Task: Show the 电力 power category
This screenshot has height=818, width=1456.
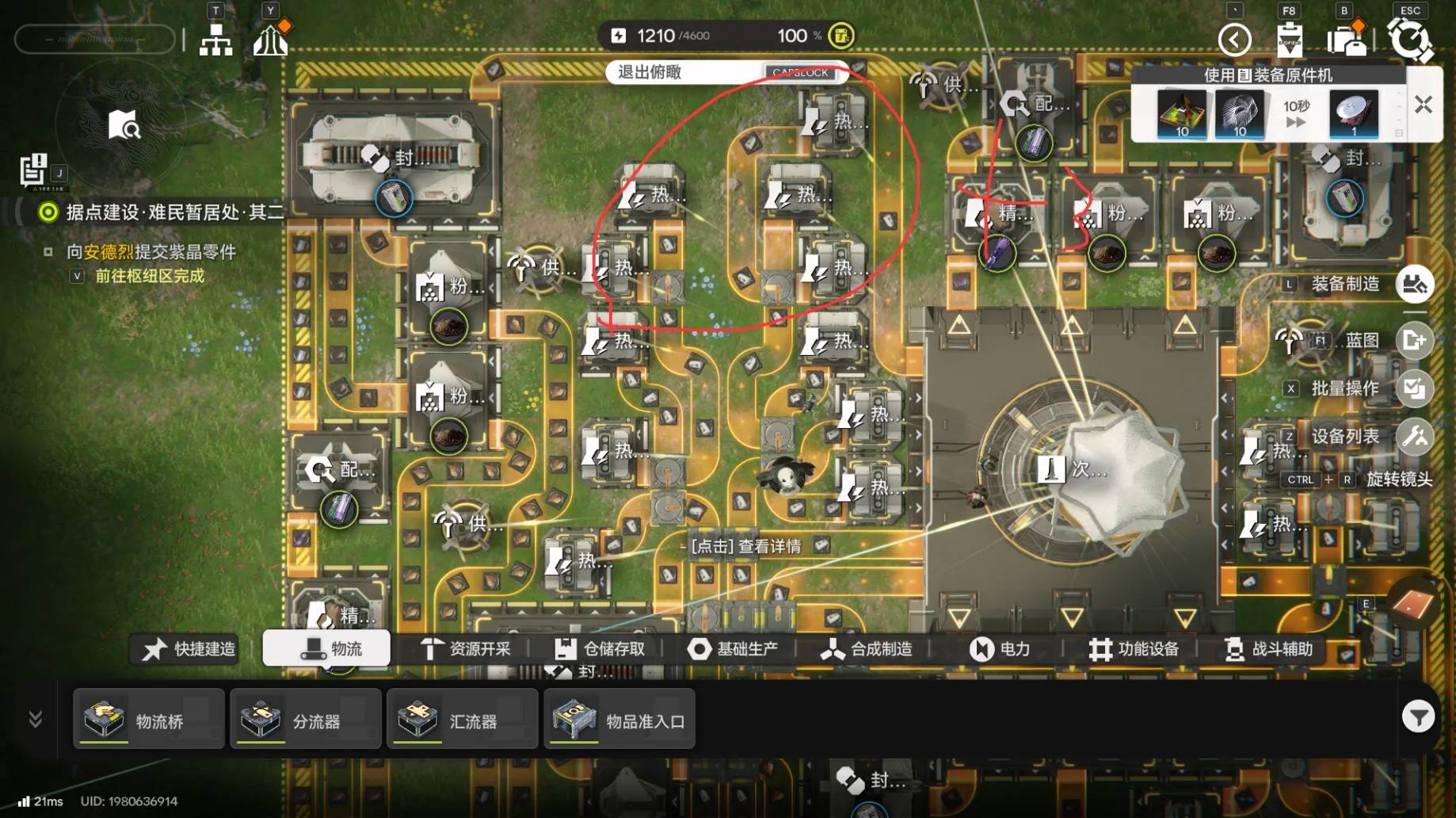Action: (1000, 649)
